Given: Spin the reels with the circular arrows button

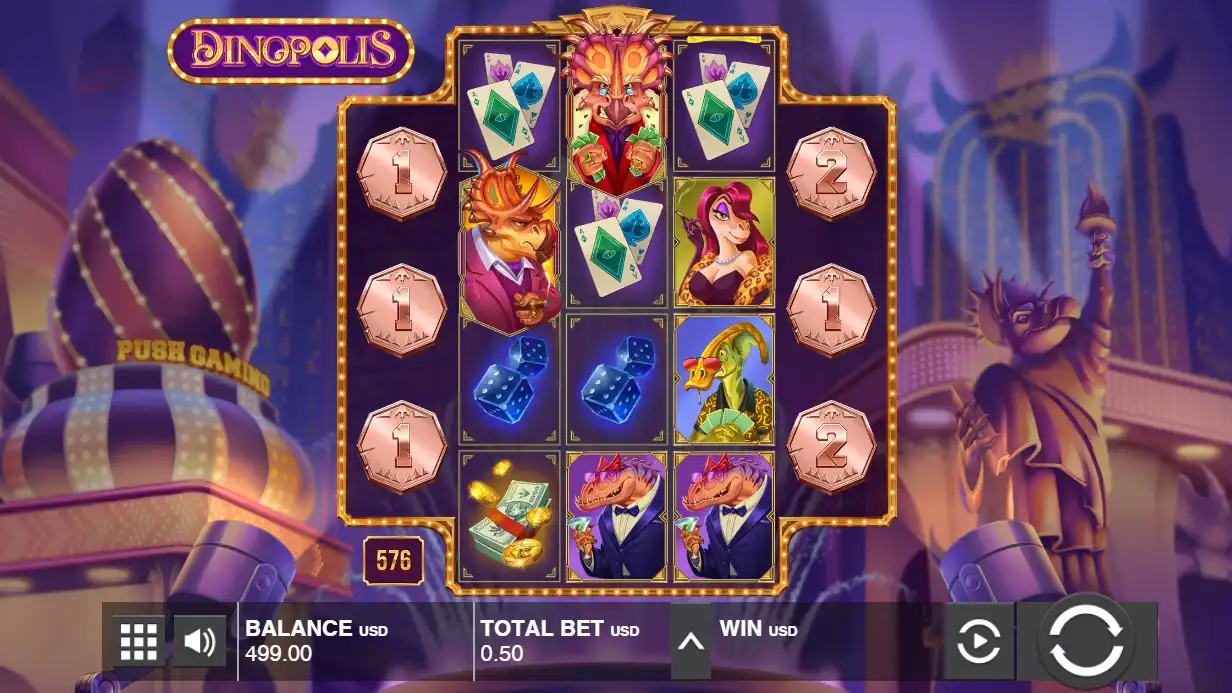Looking at the screenshot, I should [x=1086, y=639].
